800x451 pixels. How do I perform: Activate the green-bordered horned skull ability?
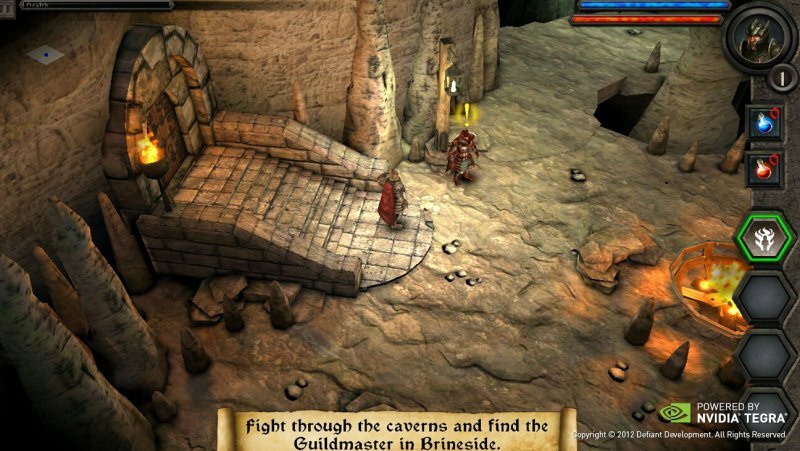click(x=766, y=238)
